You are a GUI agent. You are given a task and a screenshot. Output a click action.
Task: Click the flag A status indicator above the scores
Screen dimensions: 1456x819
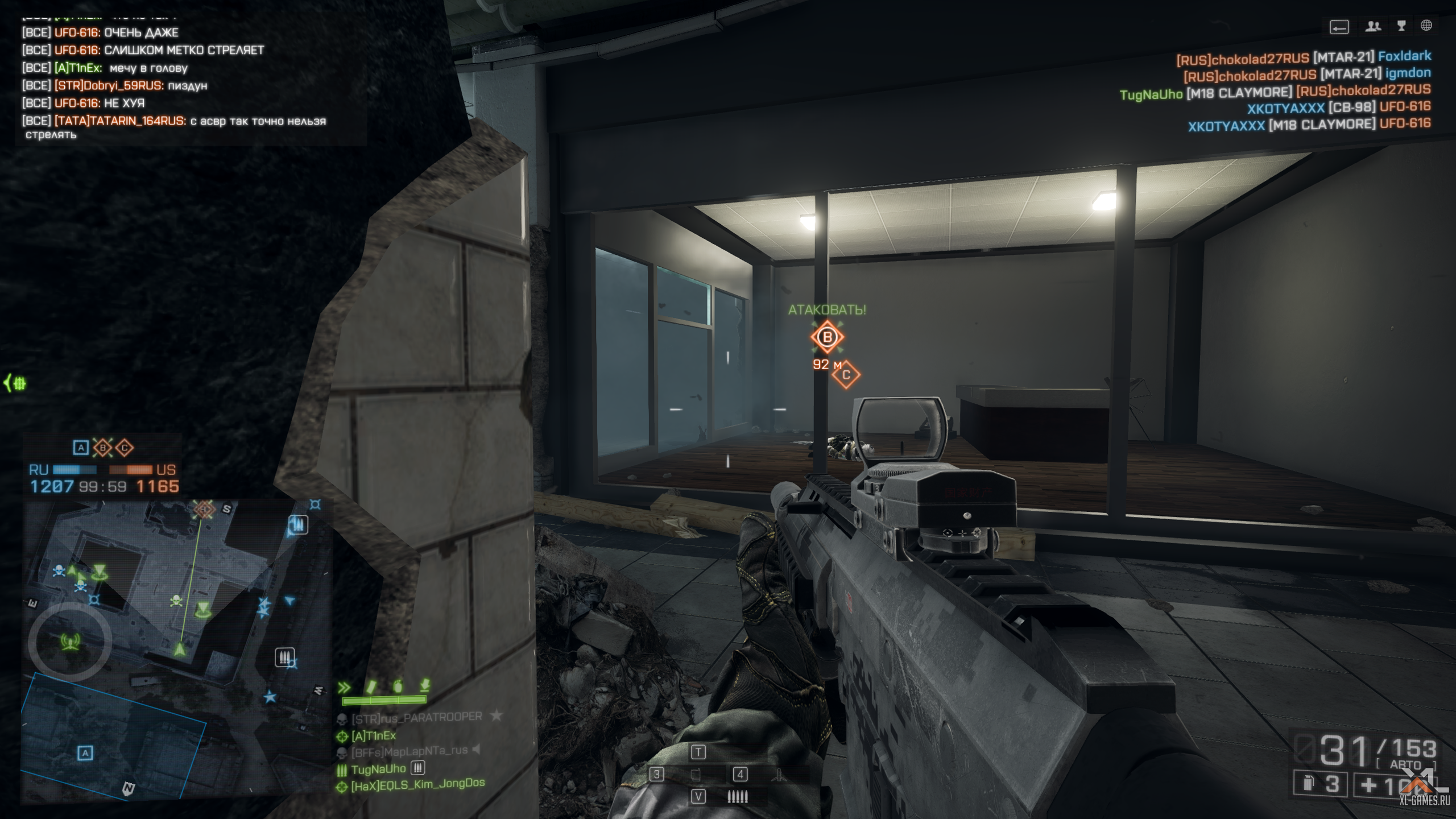(81, 448)
